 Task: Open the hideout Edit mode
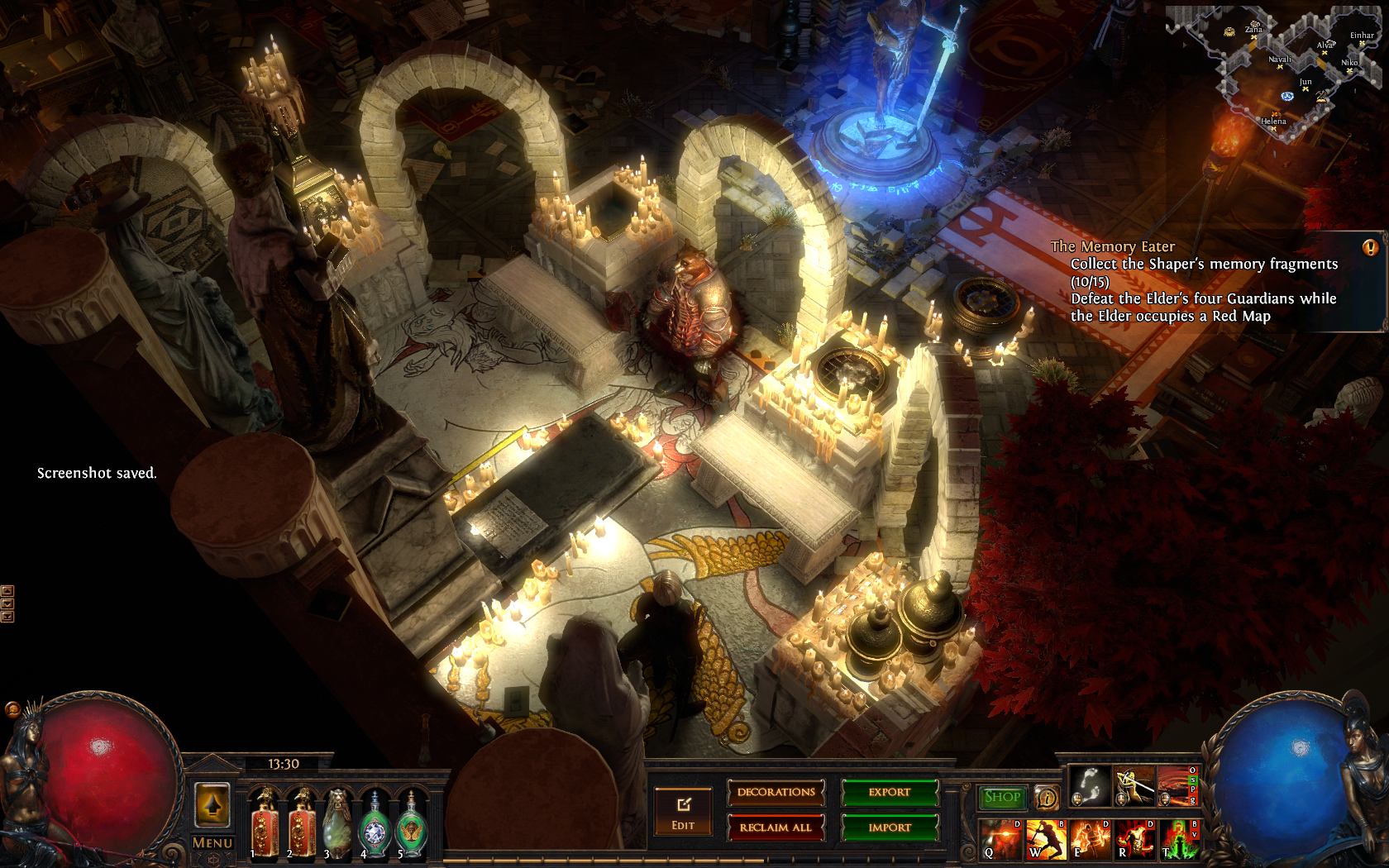(x=683, y=812)
